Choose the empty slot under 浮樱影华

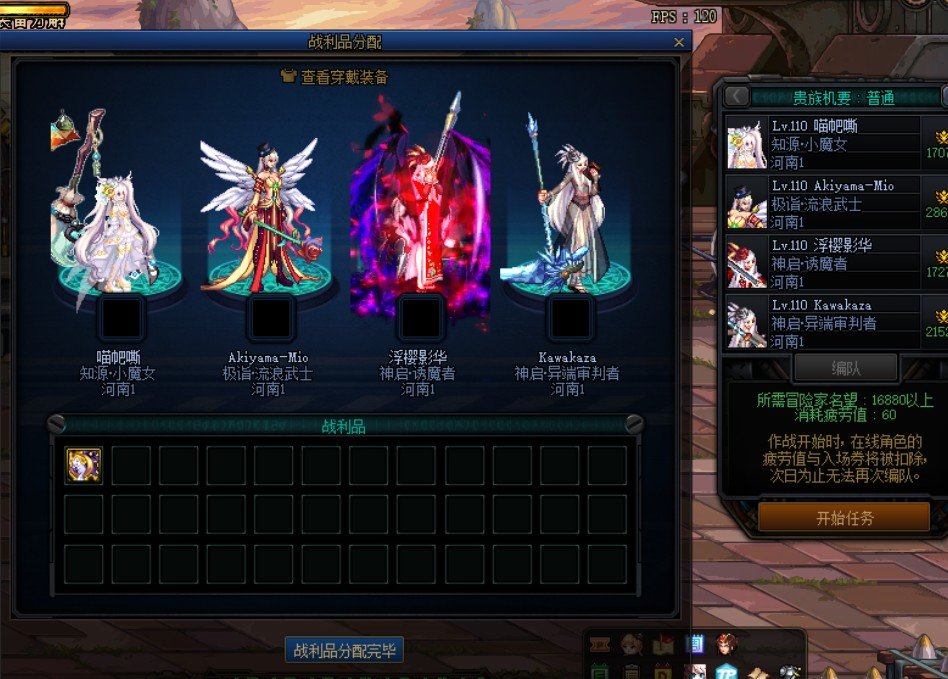tap(420, 317)
